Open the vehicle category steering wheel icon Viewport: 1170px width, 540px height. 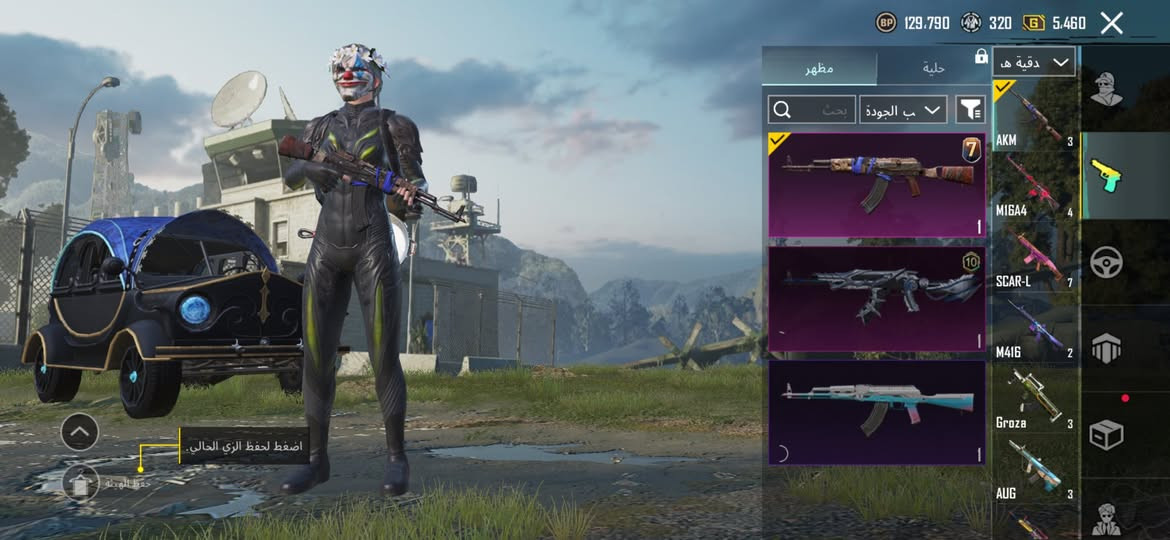tap(1105, 262)
